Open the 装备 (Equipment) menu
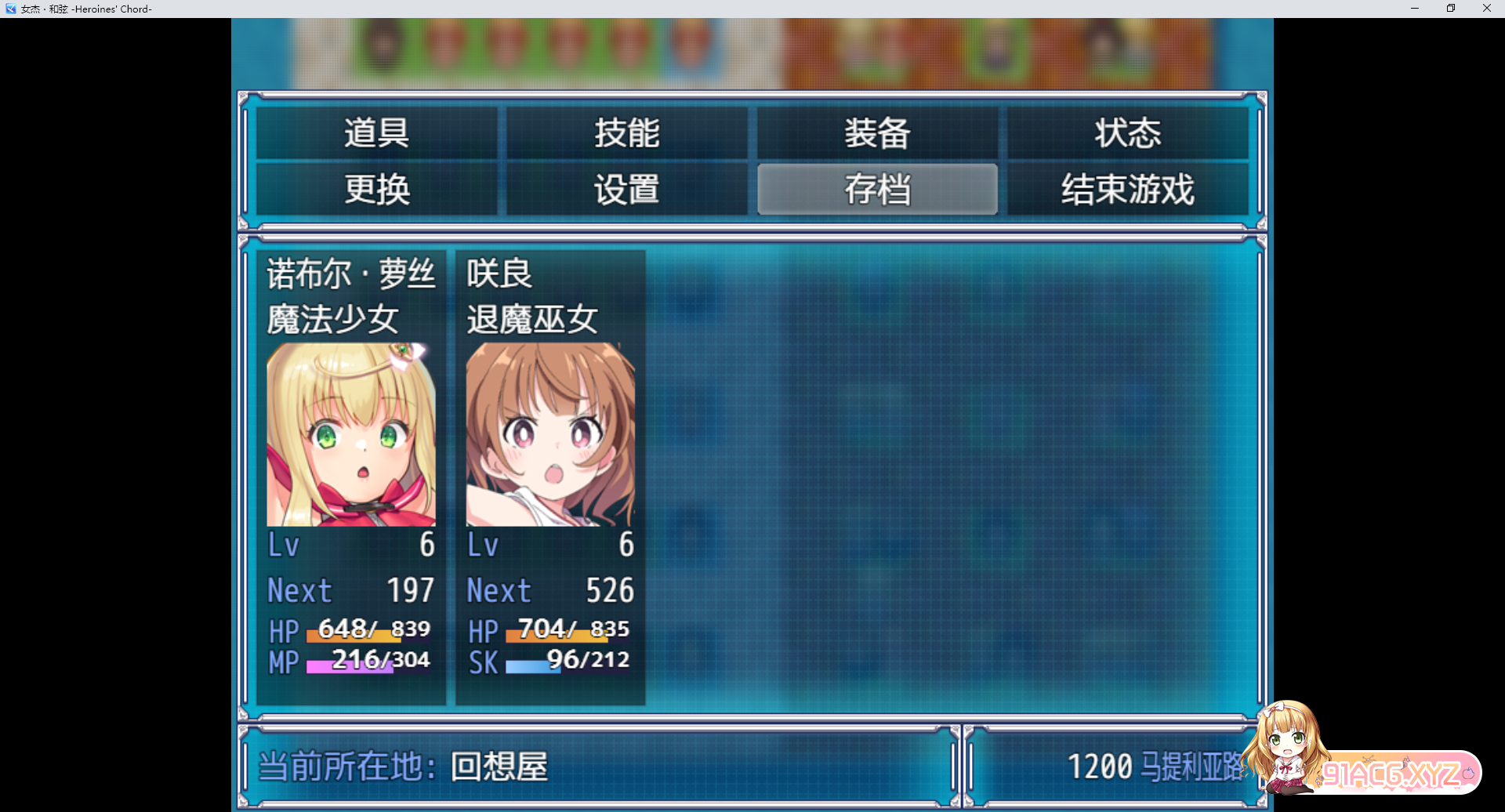This screenshot has width=1505, height=812. click(x=877, y=133)
